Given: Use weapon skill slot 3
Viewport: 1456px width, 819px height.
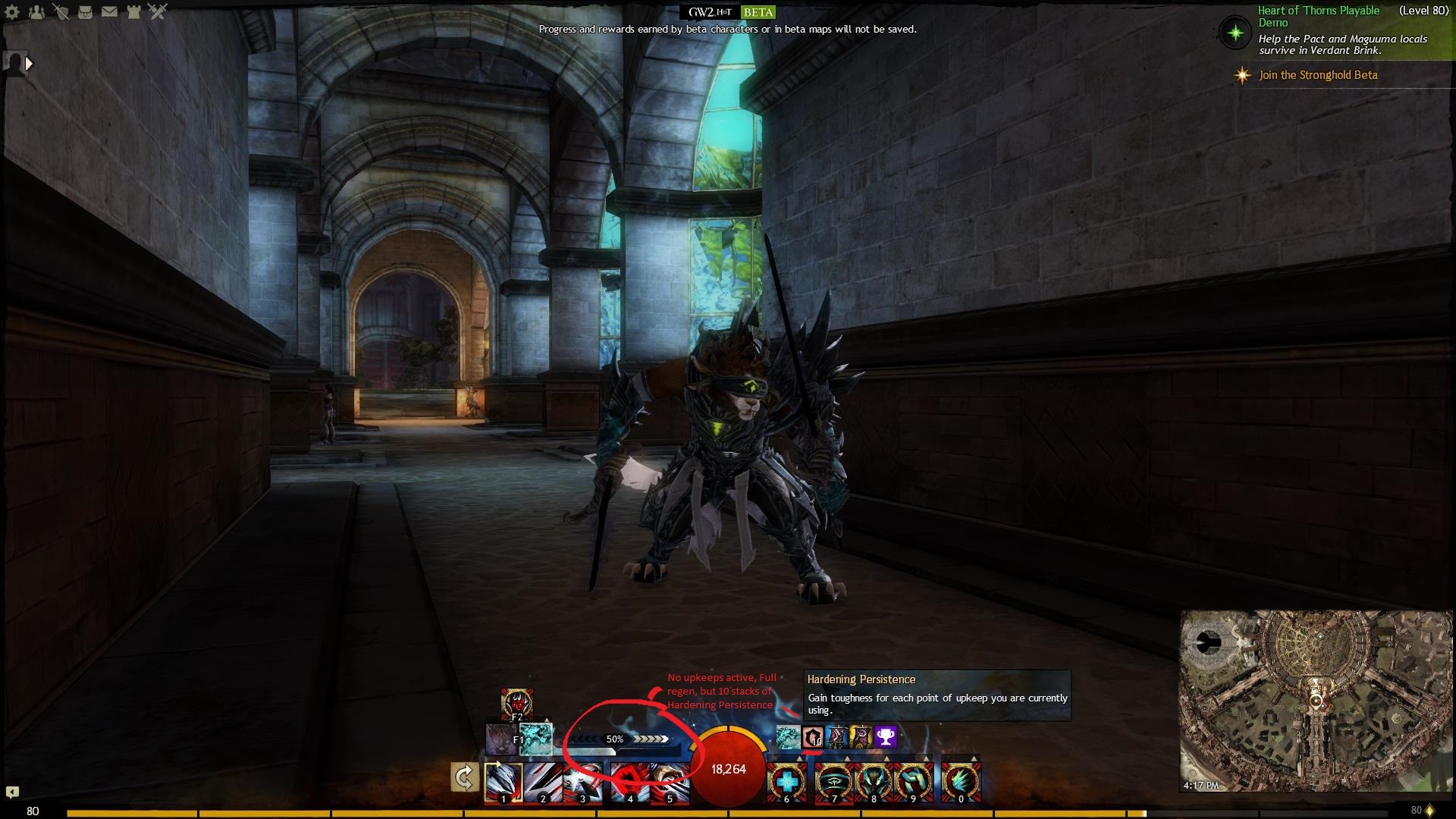Looking at the screenshot, I should click(582, 782).
